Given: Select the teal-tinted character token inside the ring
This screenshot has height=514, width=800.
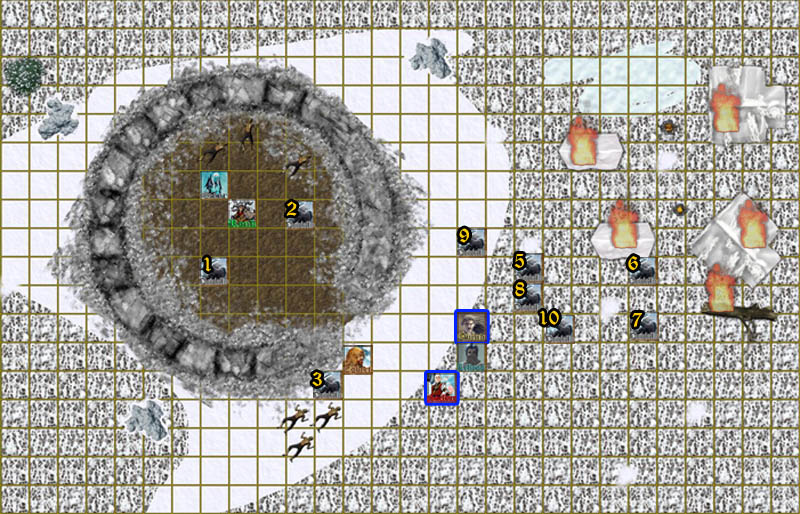Looking at the screenshot, I should click(x=214, y=184).
